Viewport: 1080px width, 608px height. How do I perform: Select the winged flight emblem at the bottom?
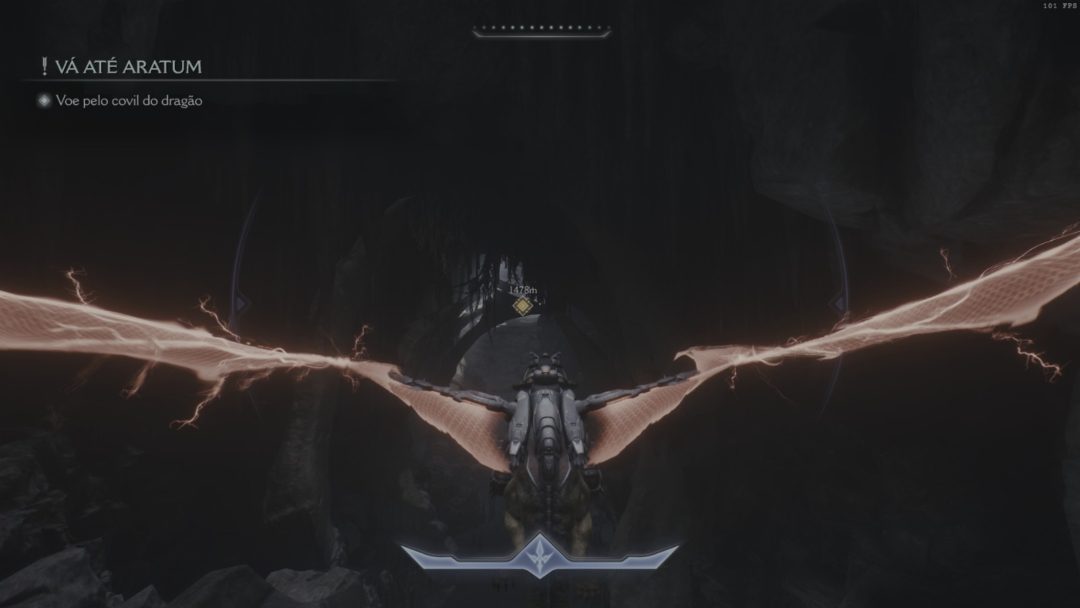coord(540,554)
